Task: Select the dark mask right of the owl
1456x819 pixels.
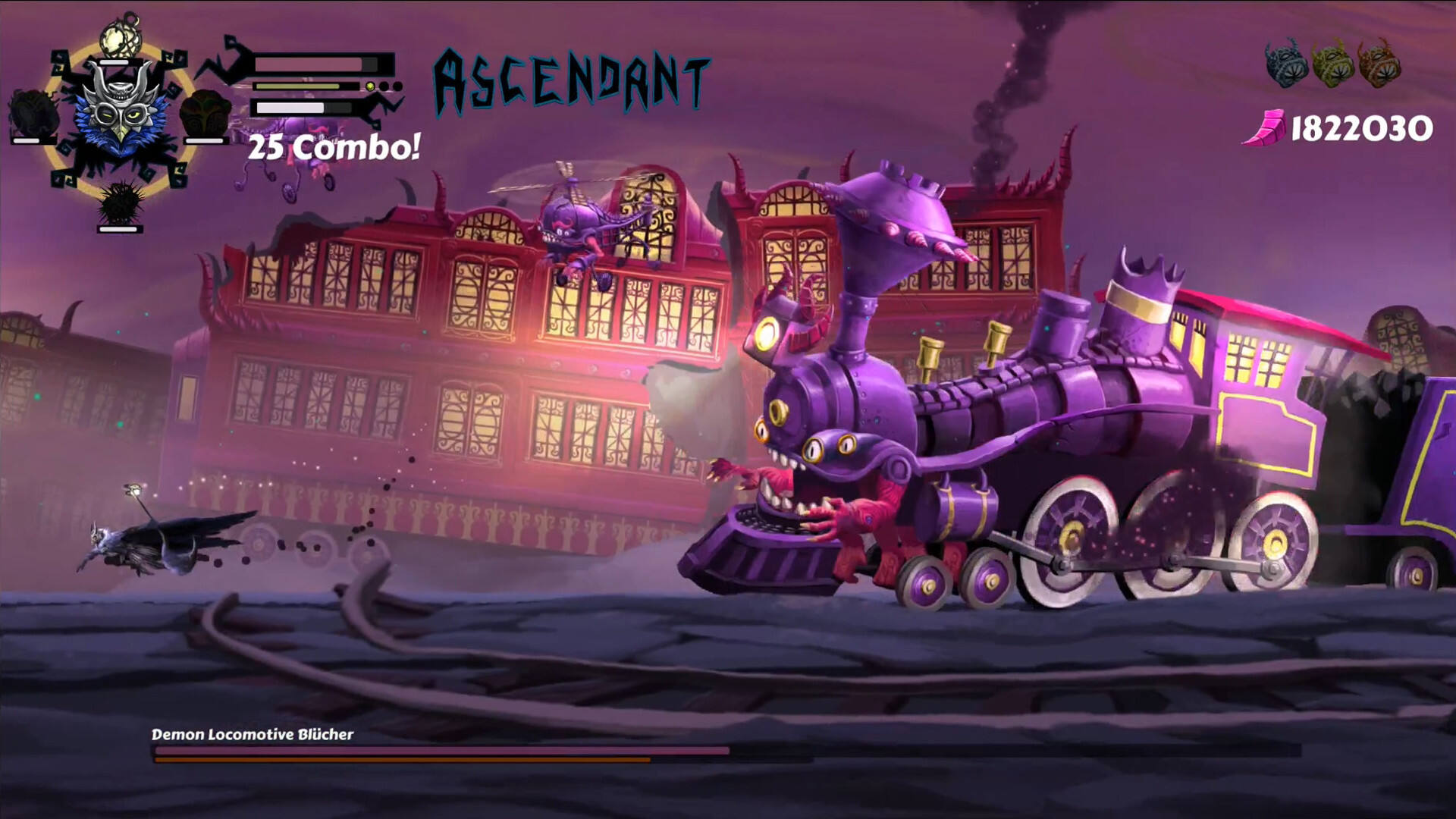Action: (206, 115)
